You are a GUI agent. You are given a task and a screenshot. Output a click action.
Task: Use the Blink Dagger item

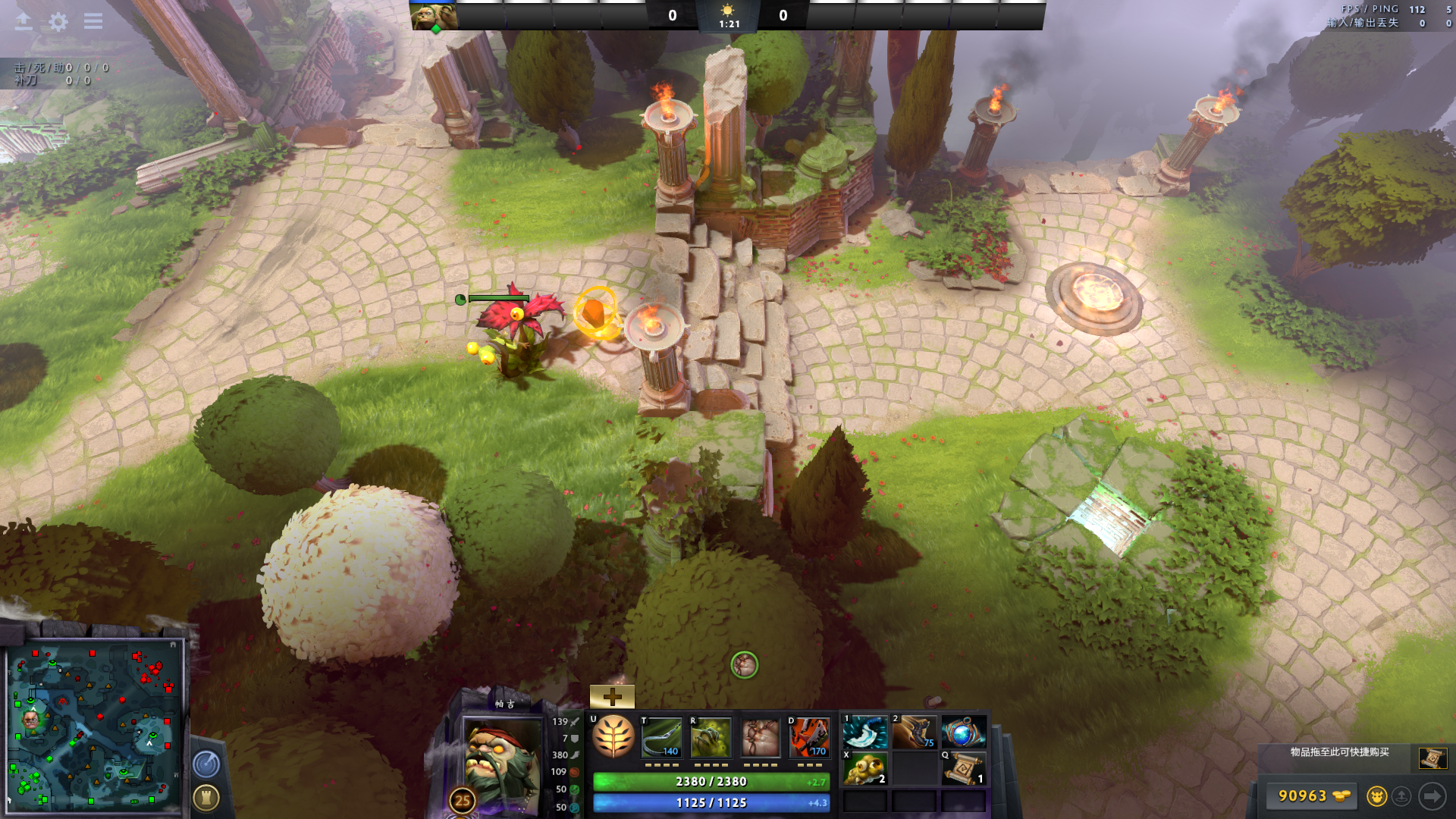(864, 733)
